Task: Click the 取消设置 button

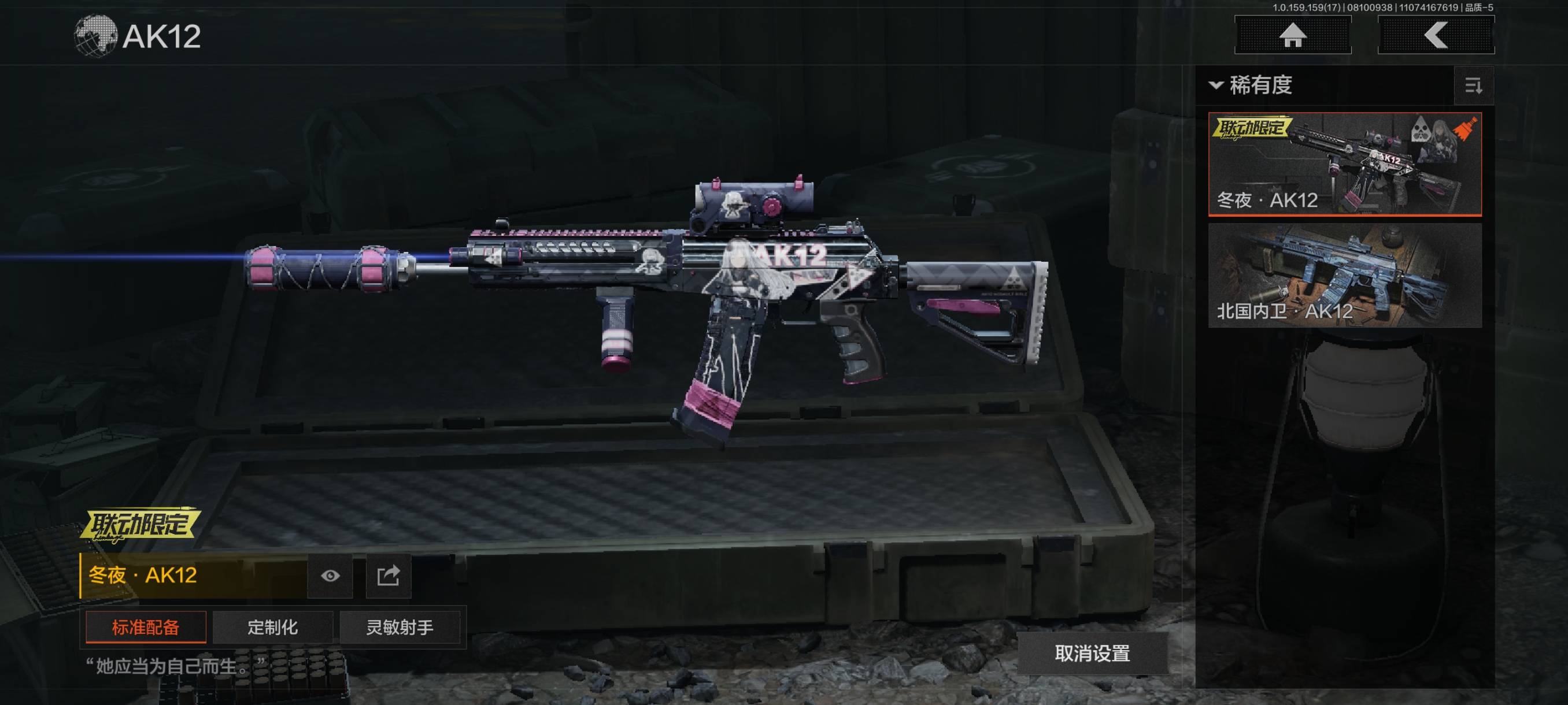Action: tap(1092, 654)
